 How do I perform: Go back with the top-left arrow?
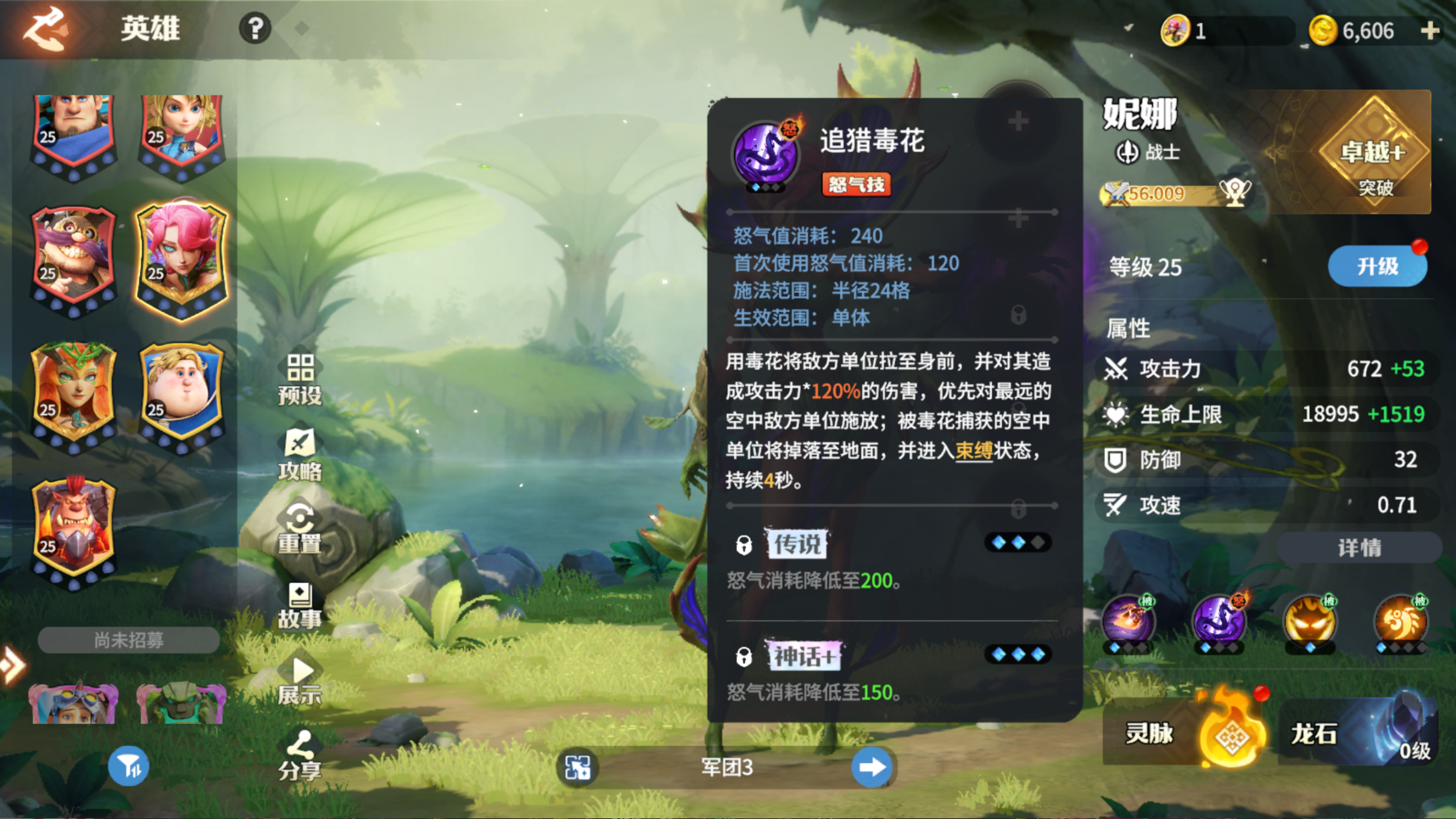[x=44, y=28]
